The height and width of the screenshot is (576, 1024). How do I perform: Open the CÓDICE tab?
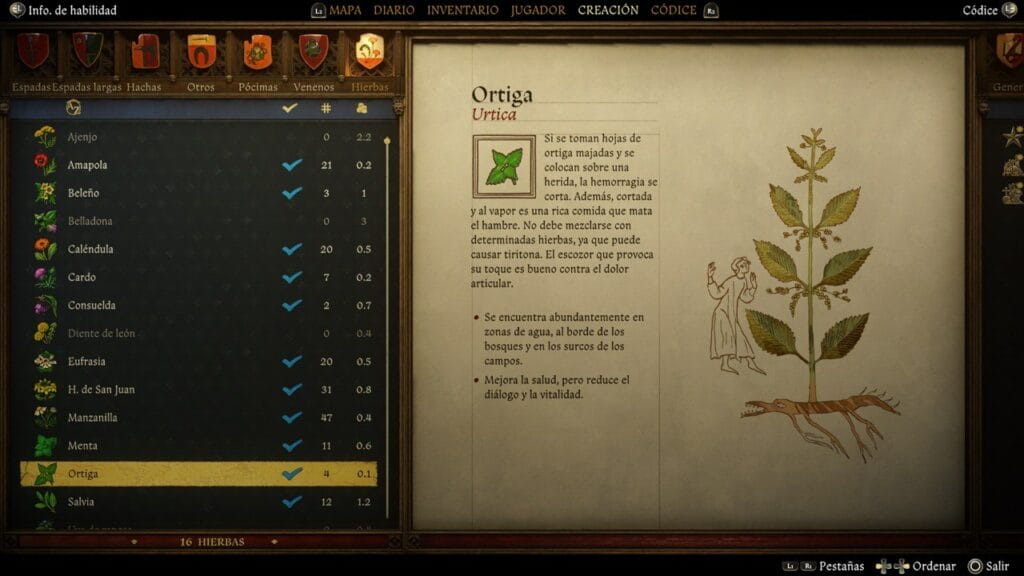coord(673,10)
